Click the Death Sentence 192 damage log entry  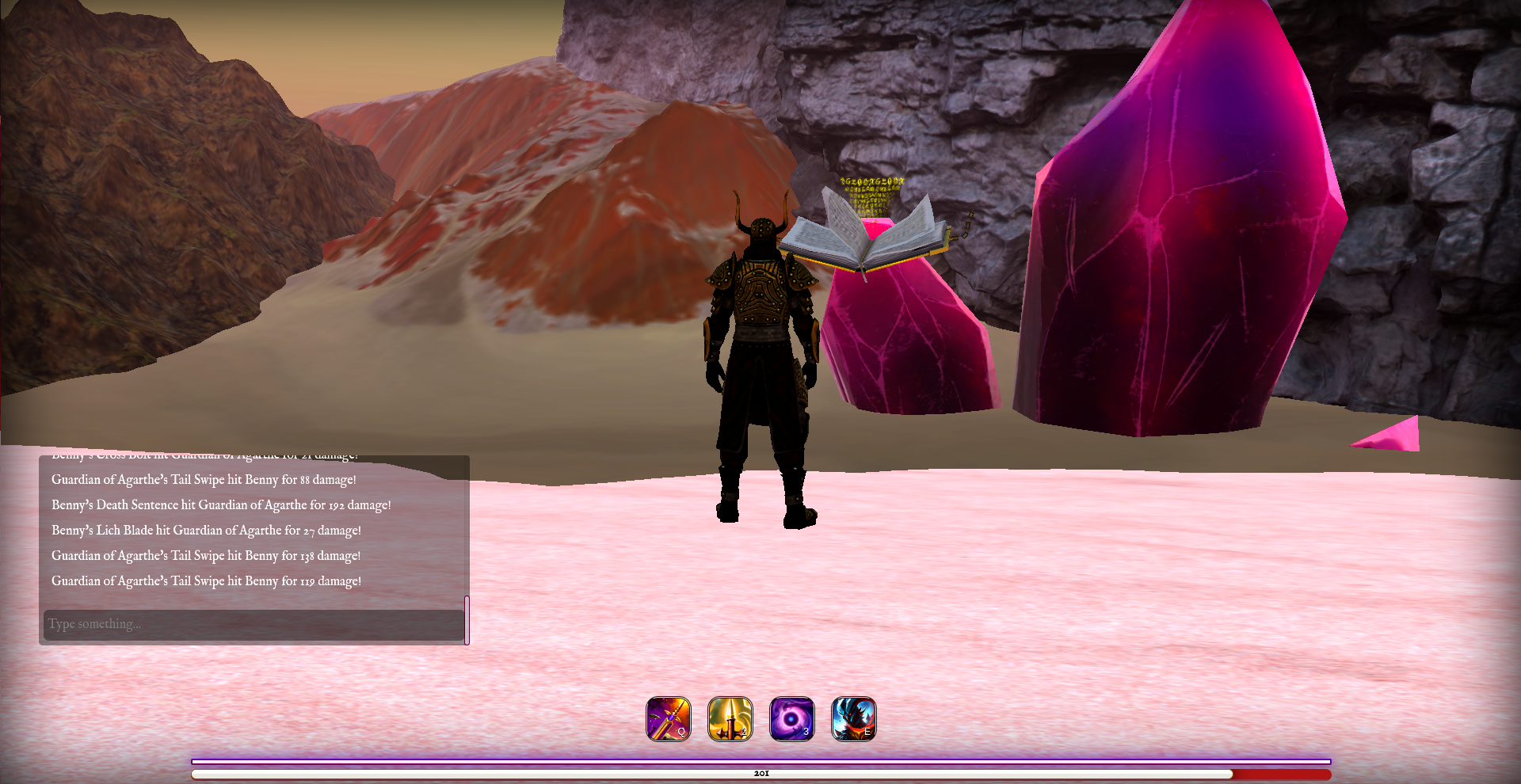[x=220, y=504]
